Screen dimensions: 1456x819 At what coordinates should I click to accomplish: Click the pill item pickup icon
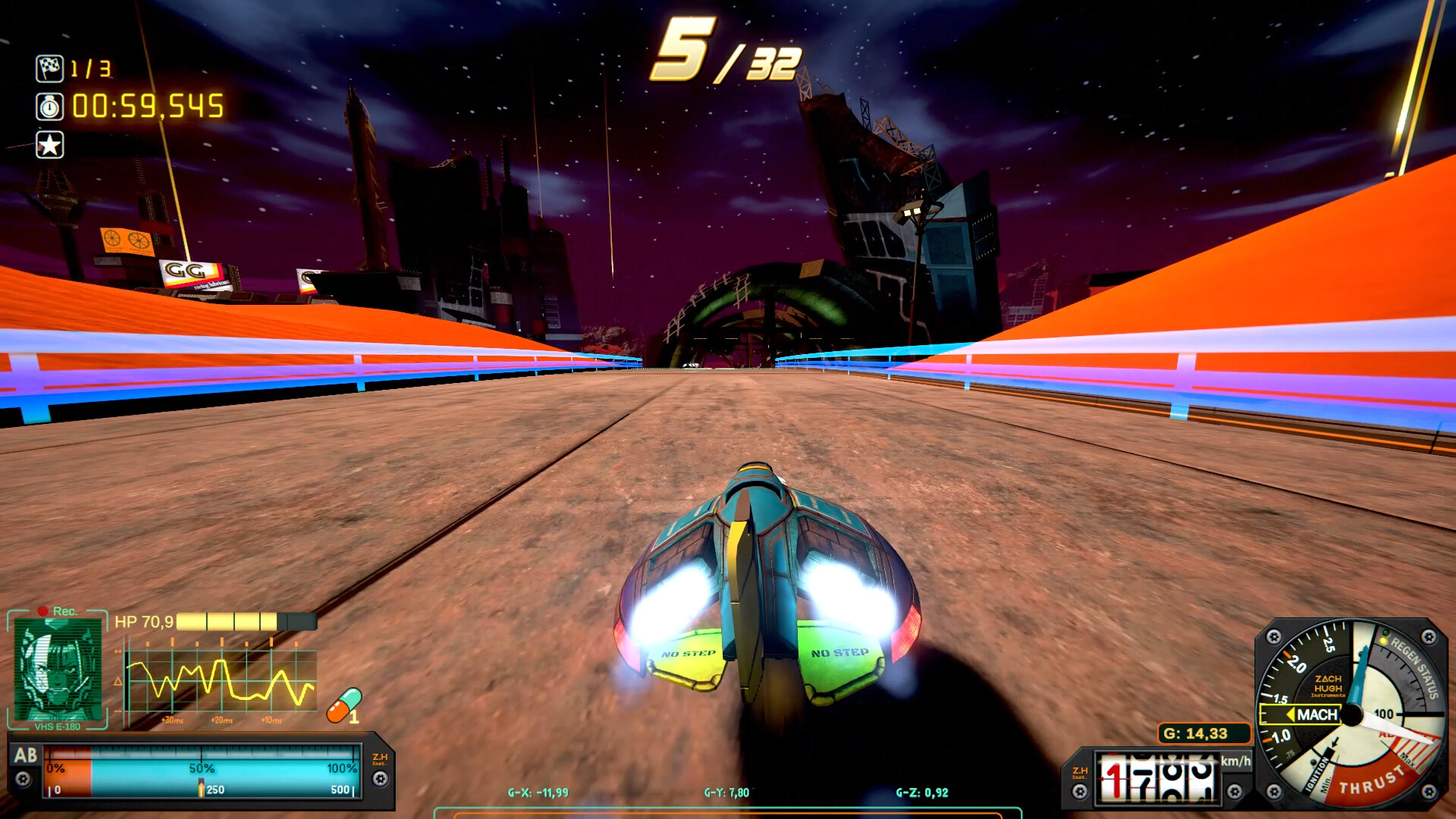click(x=344, y=705)
